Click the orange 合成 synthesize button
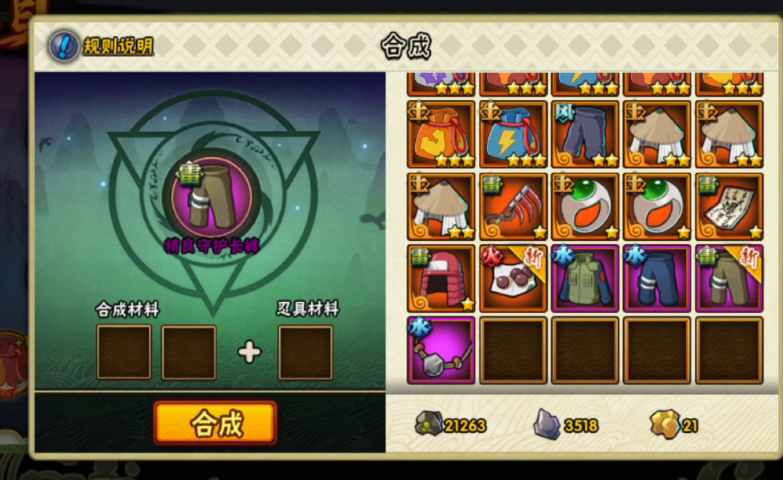This screenshot has height=480, width=783. (215, 423)
